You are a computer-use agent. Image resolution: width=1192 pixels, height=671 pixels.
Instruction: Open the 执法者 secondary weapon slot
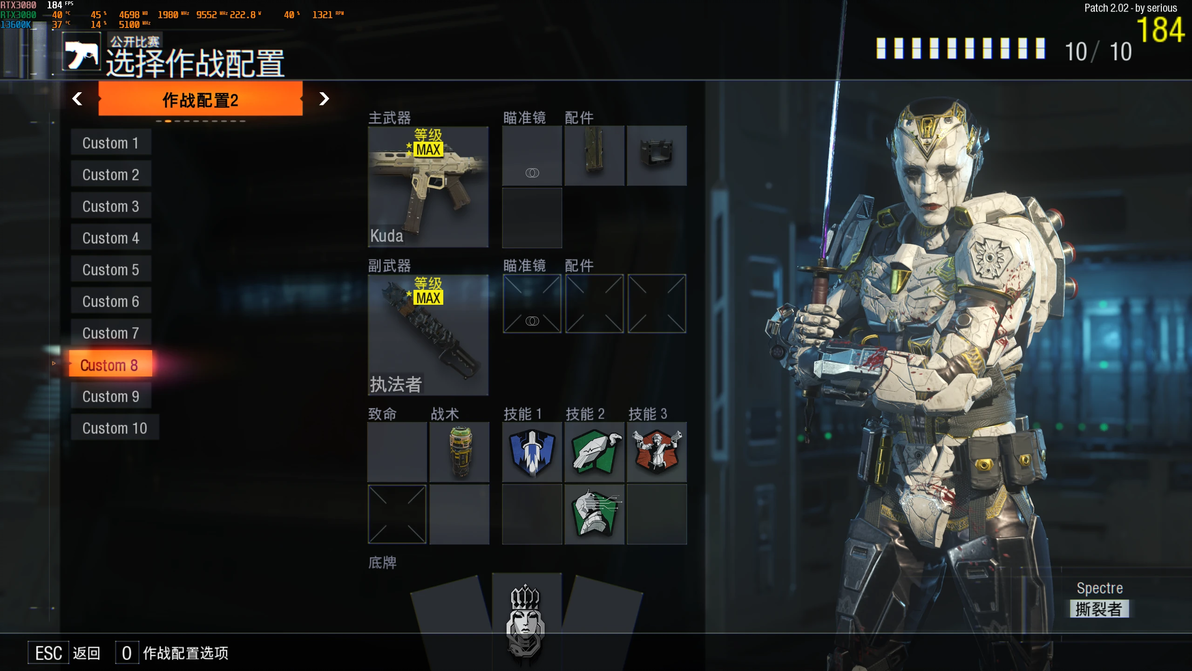pos(428,335)
